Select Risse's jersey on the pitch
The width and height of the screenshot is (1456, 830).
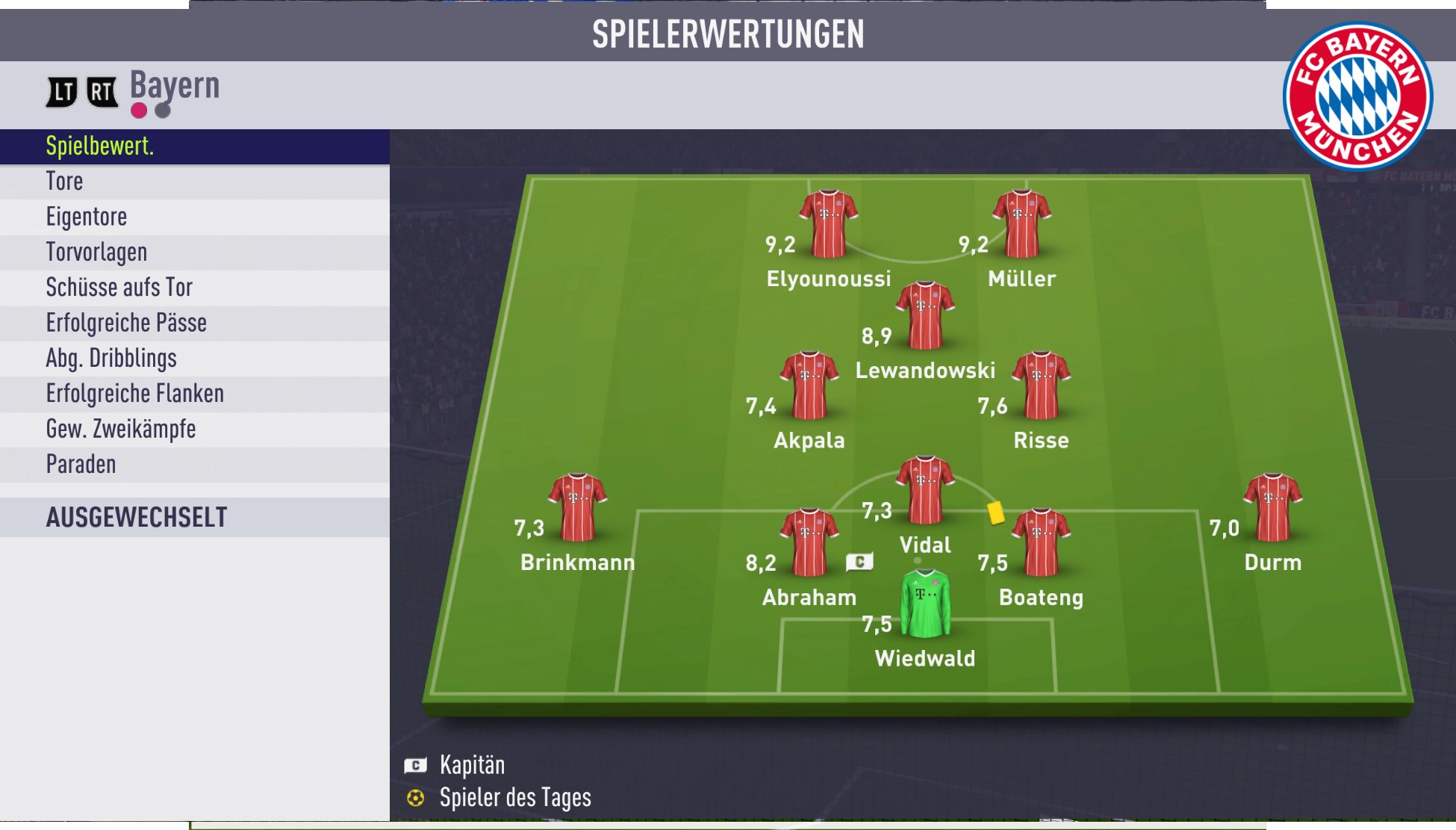(1041, 385)
